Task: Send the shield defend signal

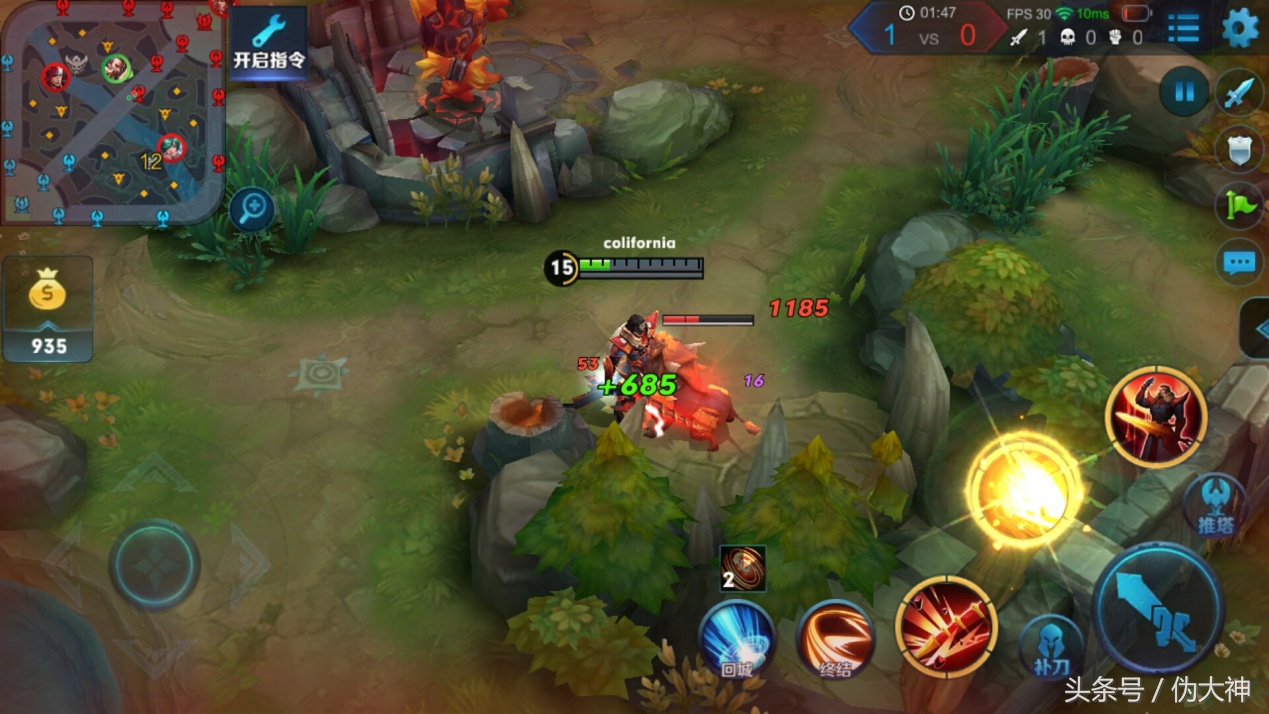Action: (x=1240, y=150)
